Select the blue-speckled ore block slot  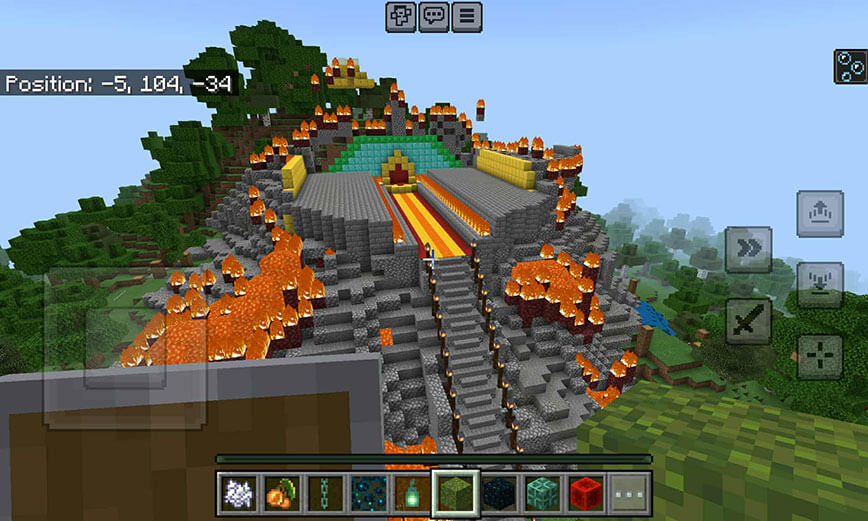(x=368, y=493)
